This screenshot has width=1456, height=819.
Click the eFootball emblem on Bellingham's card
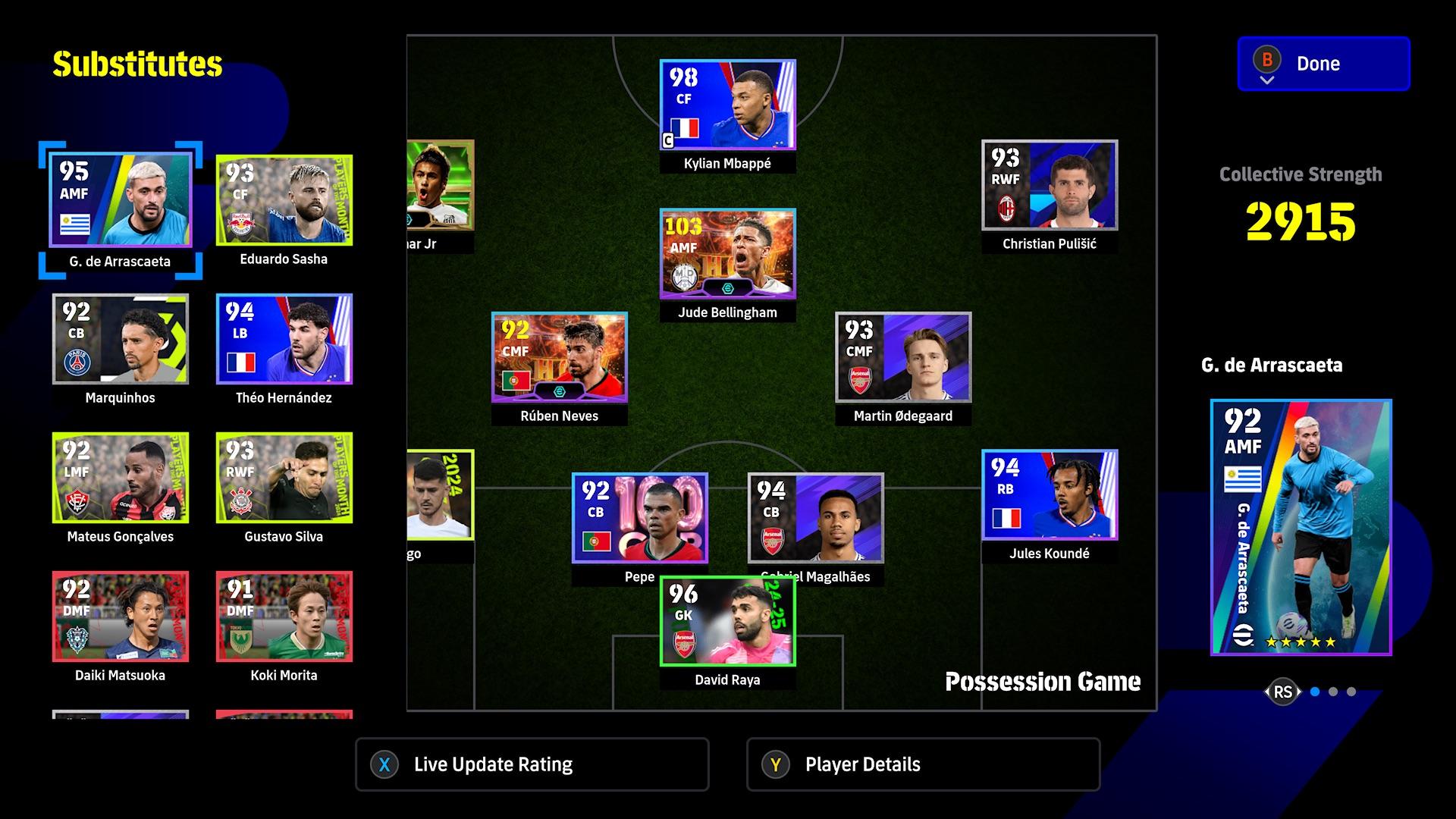pyautogui.click(x=728, y=290)
